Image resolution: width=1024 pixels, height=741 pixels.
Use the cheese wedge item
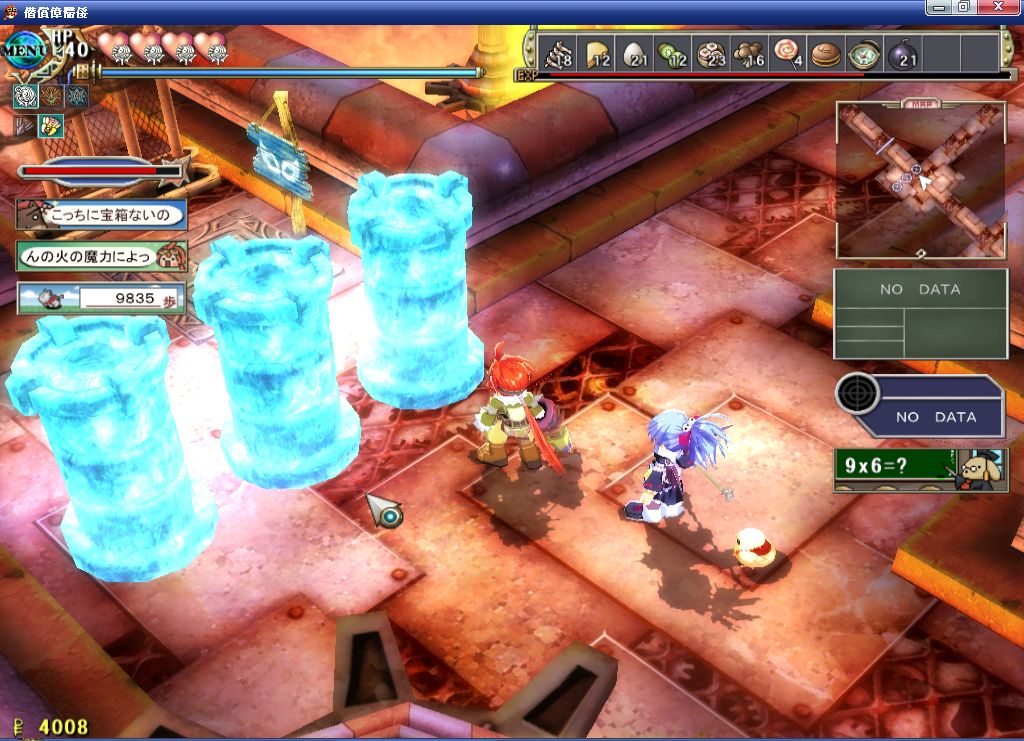click(597, 53)
